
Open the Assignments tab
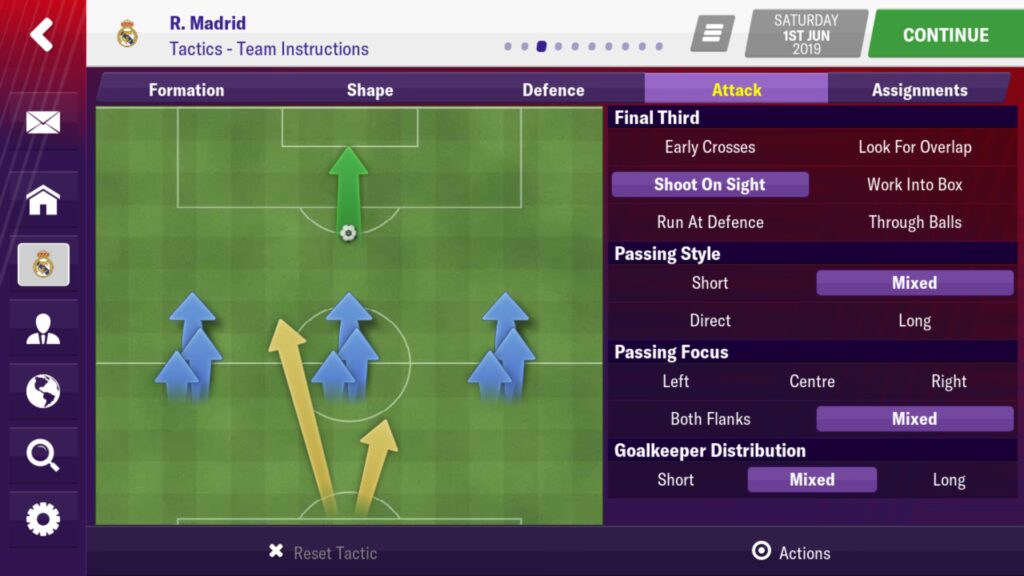919,90
